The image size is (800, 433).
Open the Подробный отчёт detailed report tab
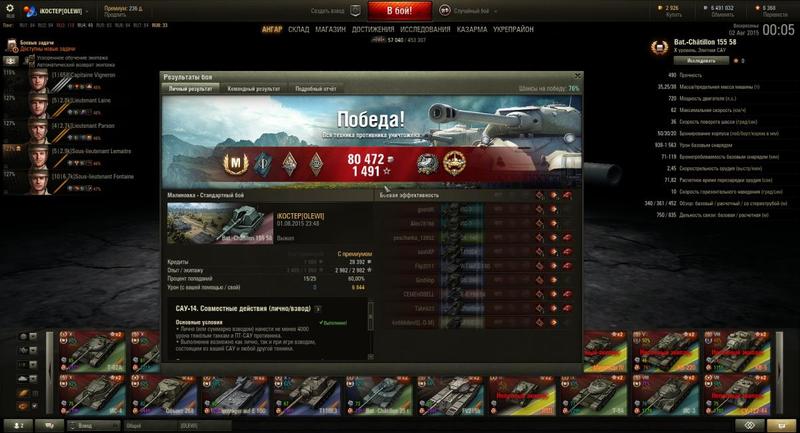click(x=315, y=89)
